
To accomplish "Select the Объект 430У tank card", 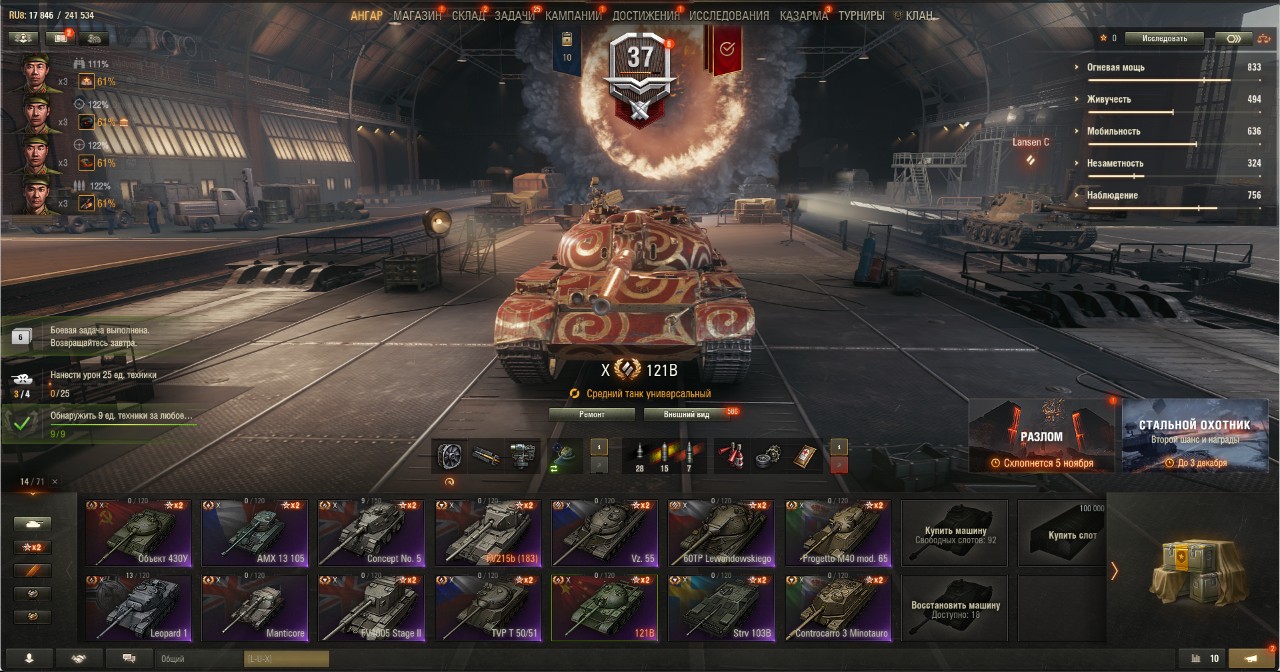I will click(x=137, y=533).
